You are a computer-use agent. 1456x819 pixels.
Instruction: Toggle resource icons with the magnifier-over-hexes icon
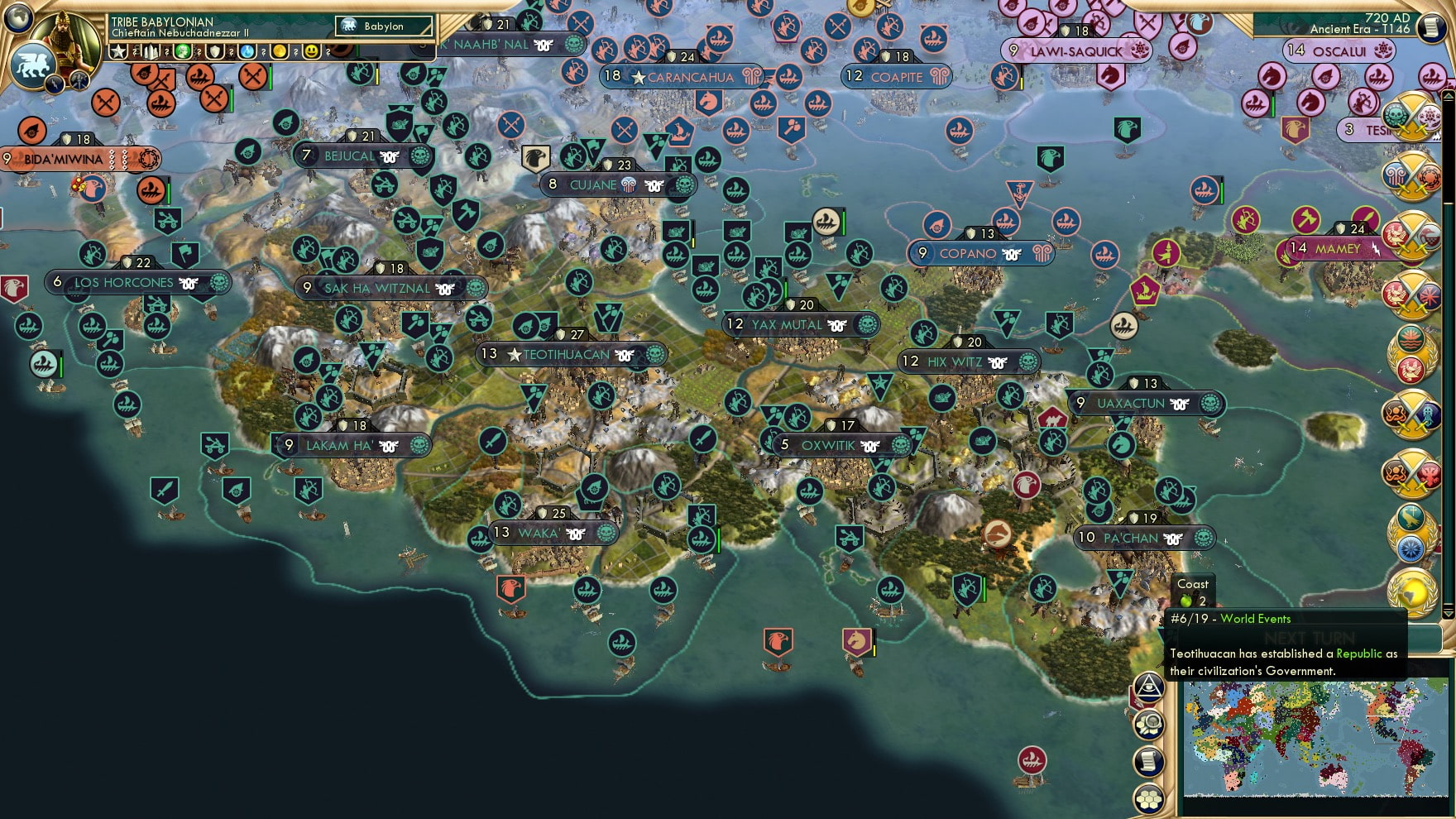1149,722
